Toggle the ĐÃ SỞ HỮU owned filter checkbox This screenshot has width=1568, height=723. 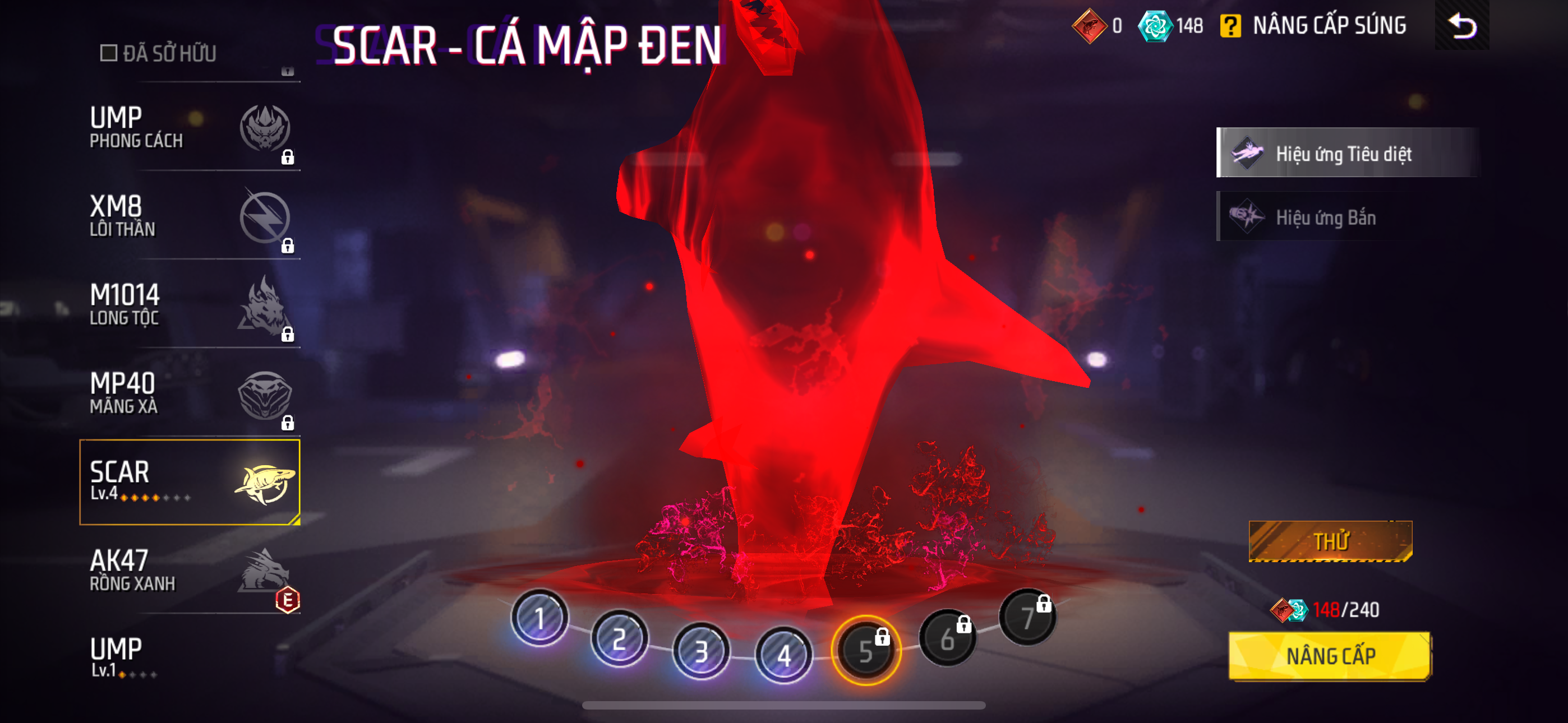pos(109,53)
